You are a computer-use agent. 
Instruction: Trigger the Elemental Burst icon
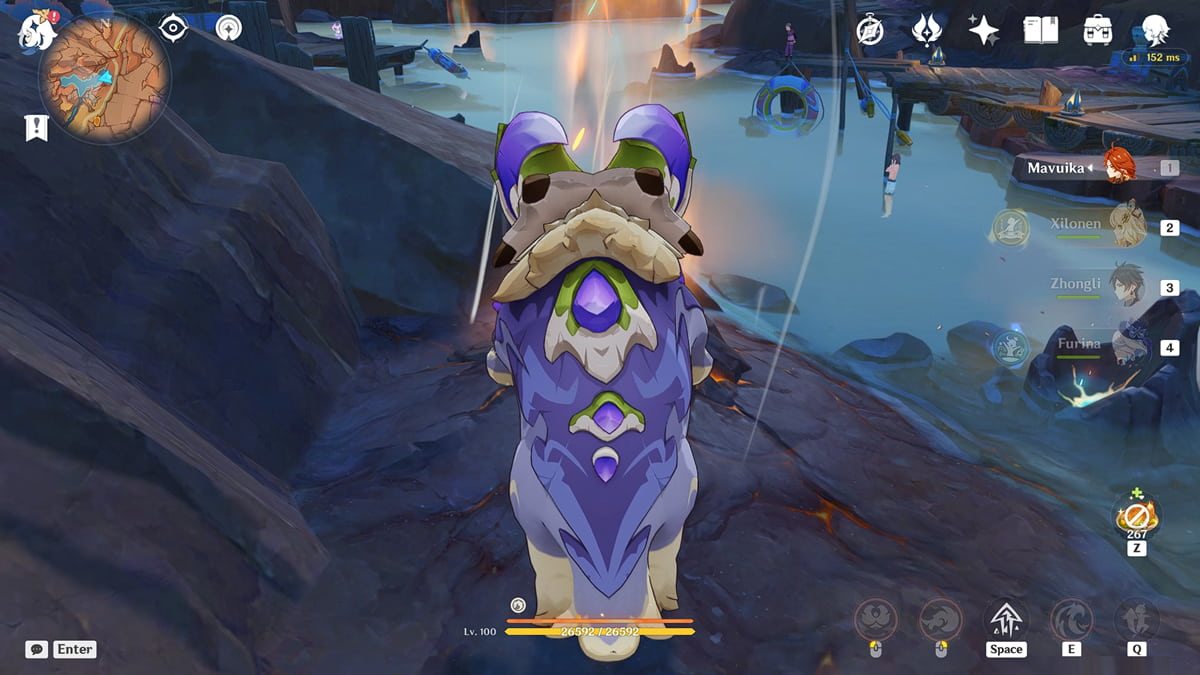coord(1137,620)
